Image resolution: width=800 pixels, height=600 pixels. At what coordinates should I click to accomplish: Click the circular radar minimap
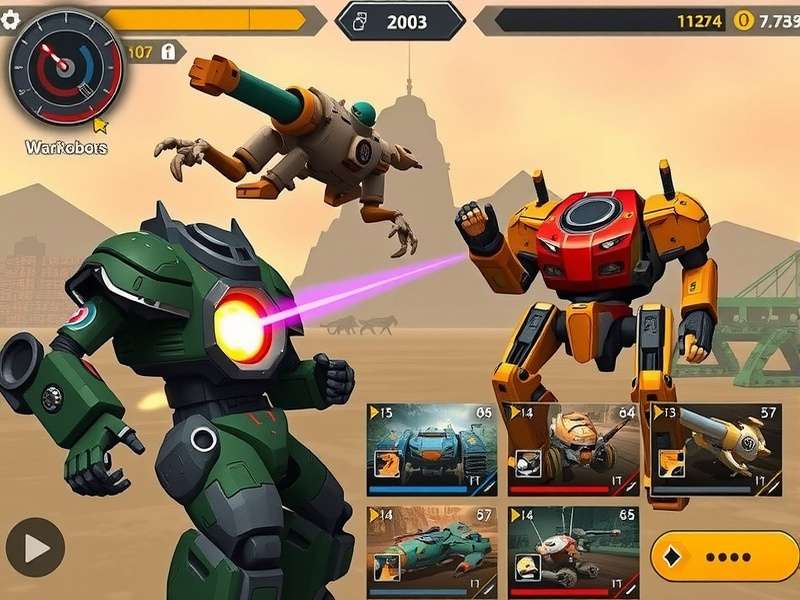tap(64, 65)
